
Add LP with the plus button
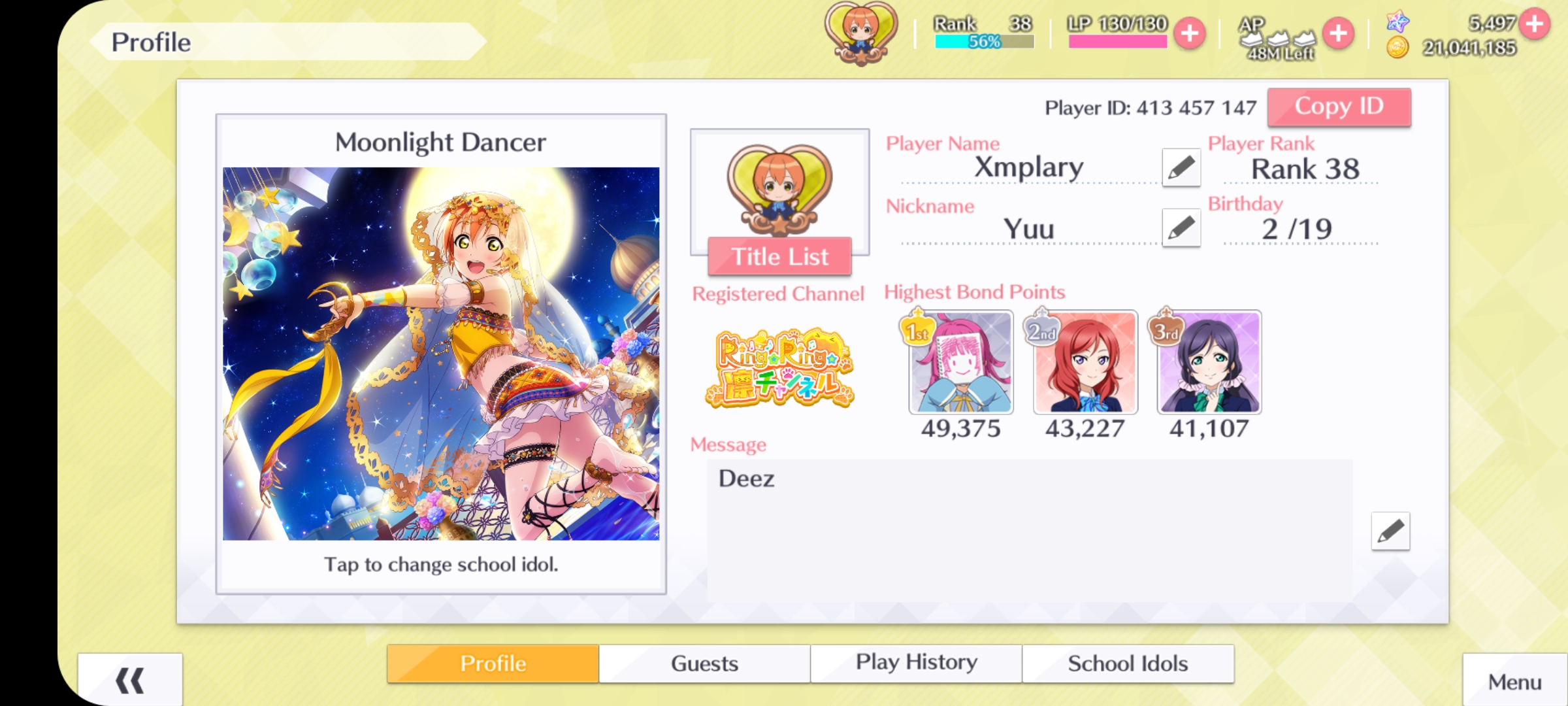click(1190, 33)
